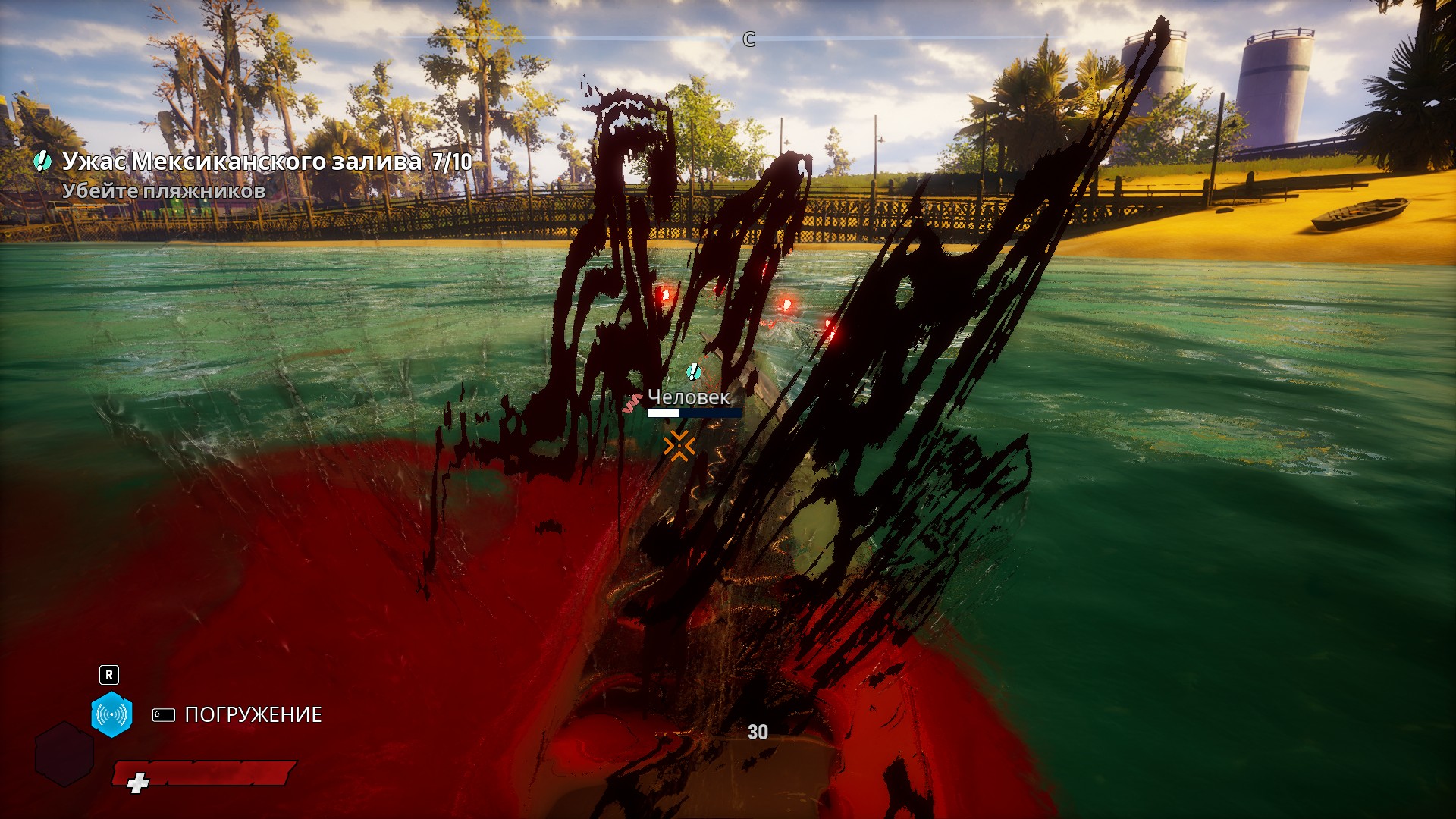Click the quest icon beside the objective title
Screen dimensions: 1456x819
coord(42,161)
